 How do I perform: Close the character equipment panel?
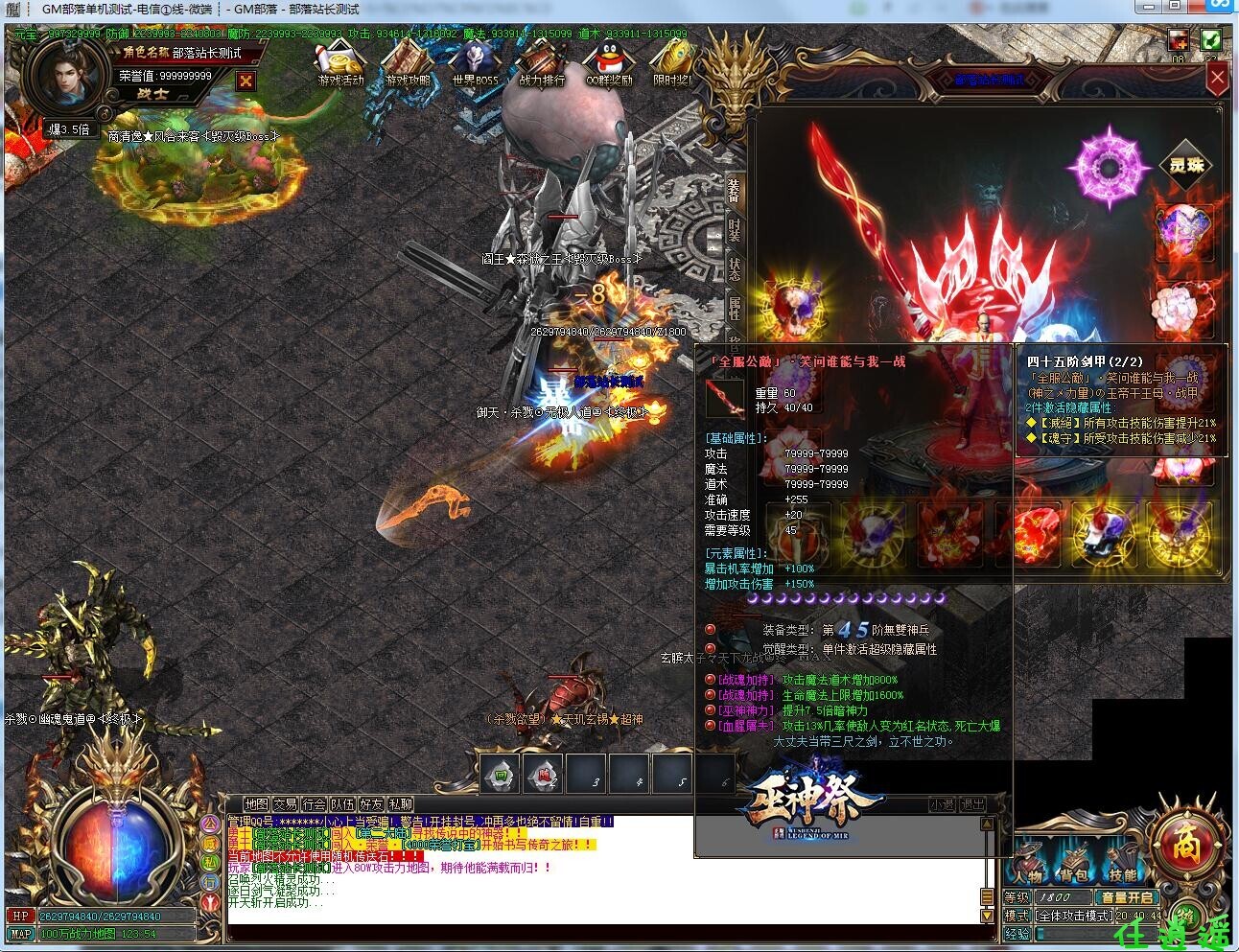coord(1216,79)
